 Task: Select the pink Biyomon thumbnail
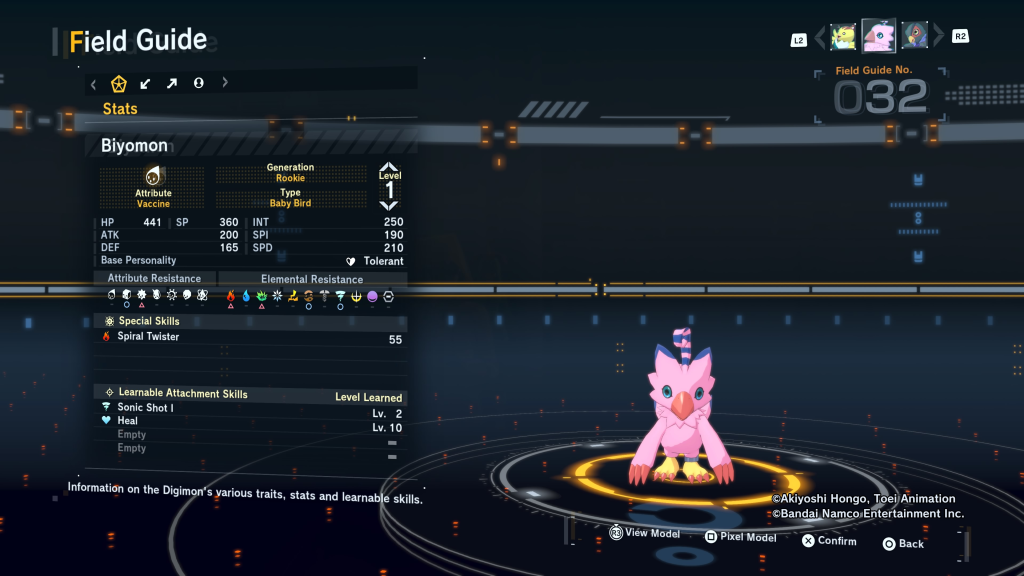pyautogui.click(x=879, y=36)
